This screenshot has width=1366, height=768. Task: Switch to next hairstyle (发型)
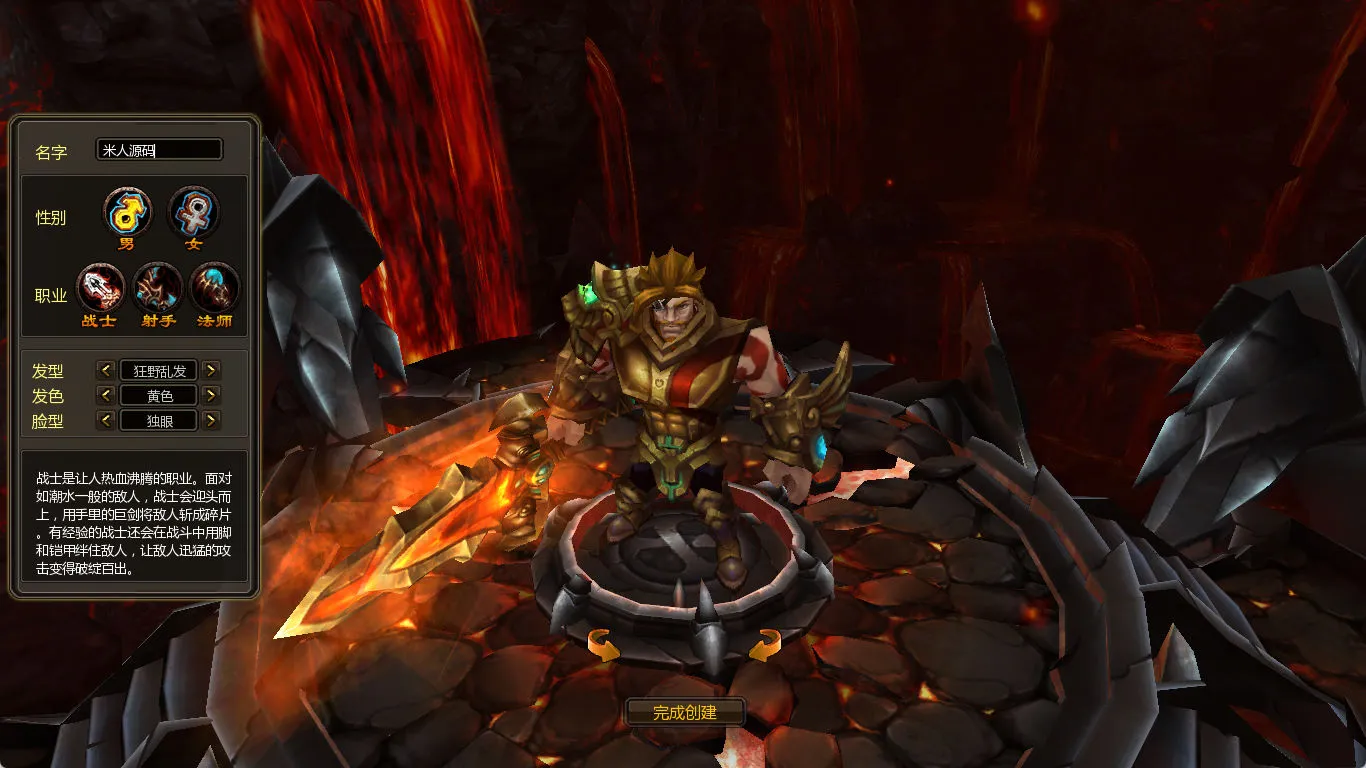tap(210, 370)
